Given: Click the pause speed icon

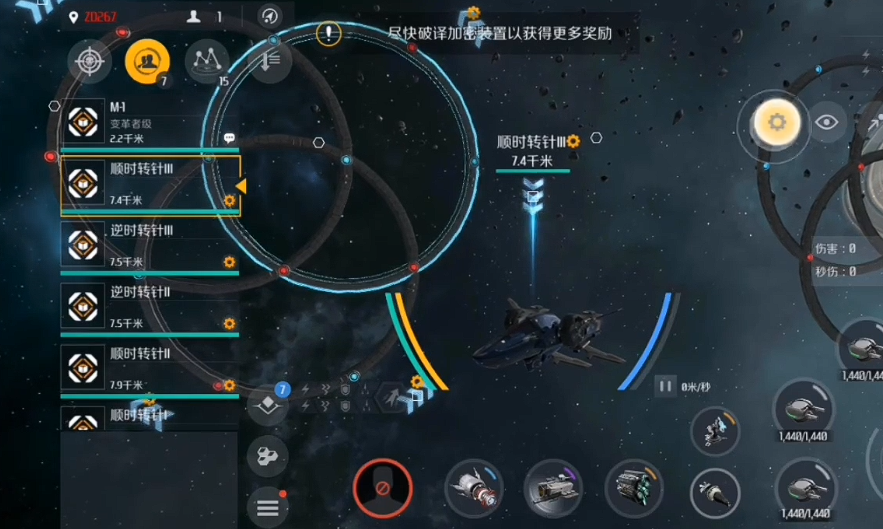Looking at the screenshot, I should 664,386.
